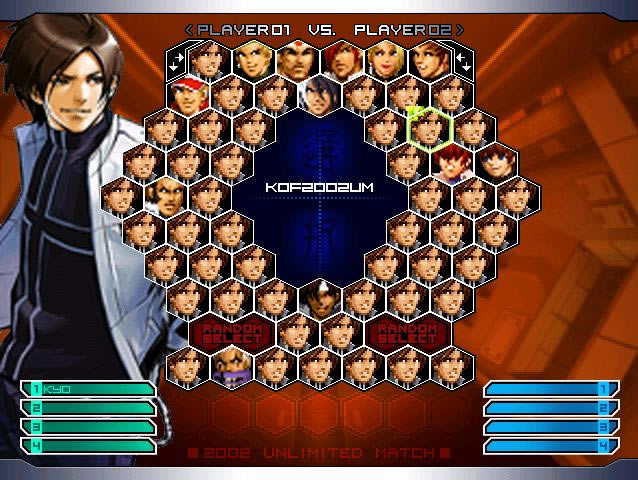Pick the purple-masked fighter portrait
The height and width of the screenshot is (480, 638).
[x=231, y=367]
